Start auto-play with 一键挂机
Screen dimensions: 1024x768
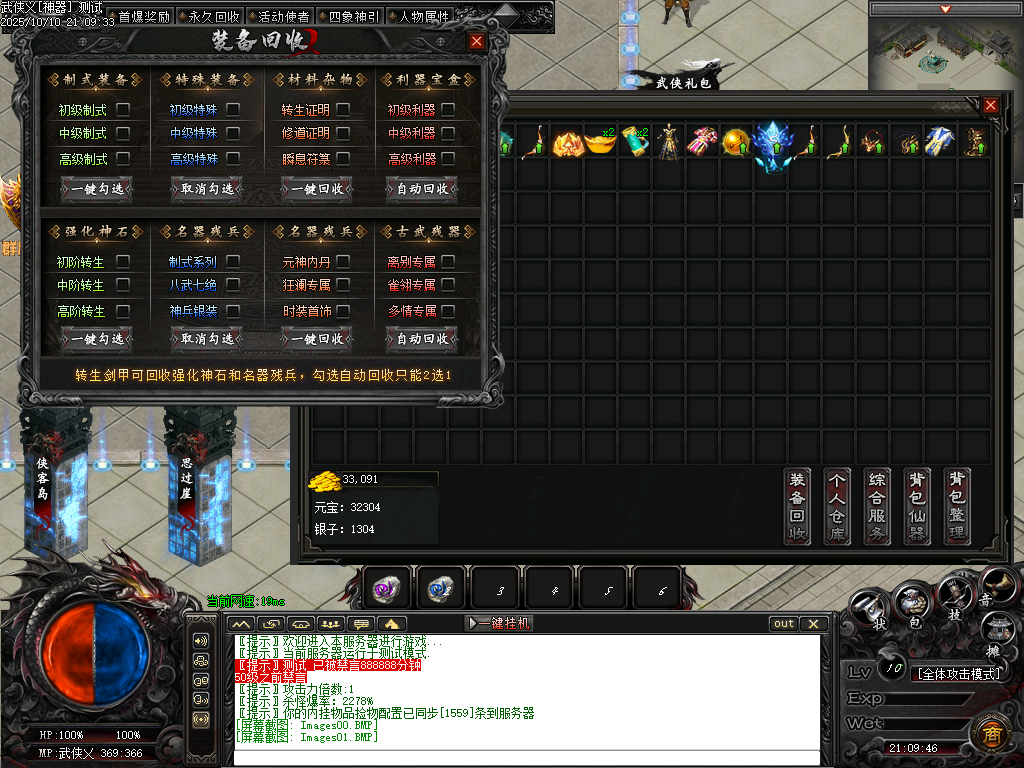500,623
